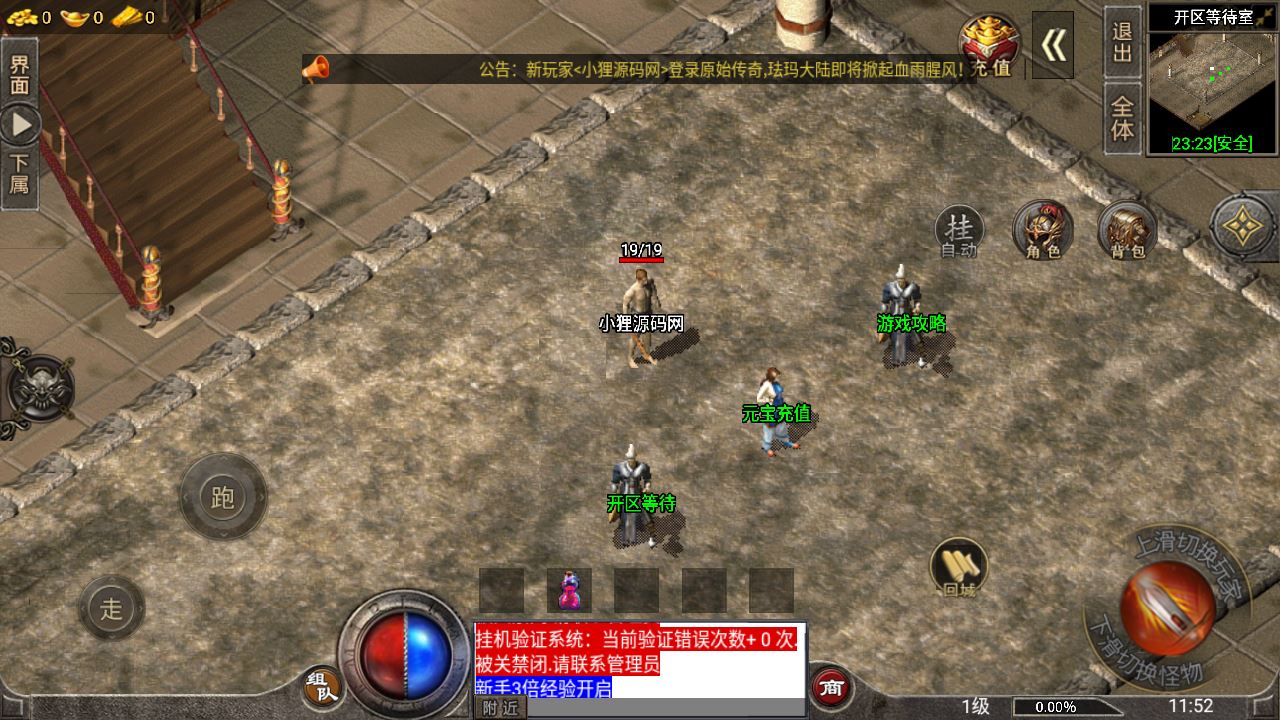Screen dimensions: 1280x720
Task: Open the 角色 character sheet
Action: point(1042,232)
